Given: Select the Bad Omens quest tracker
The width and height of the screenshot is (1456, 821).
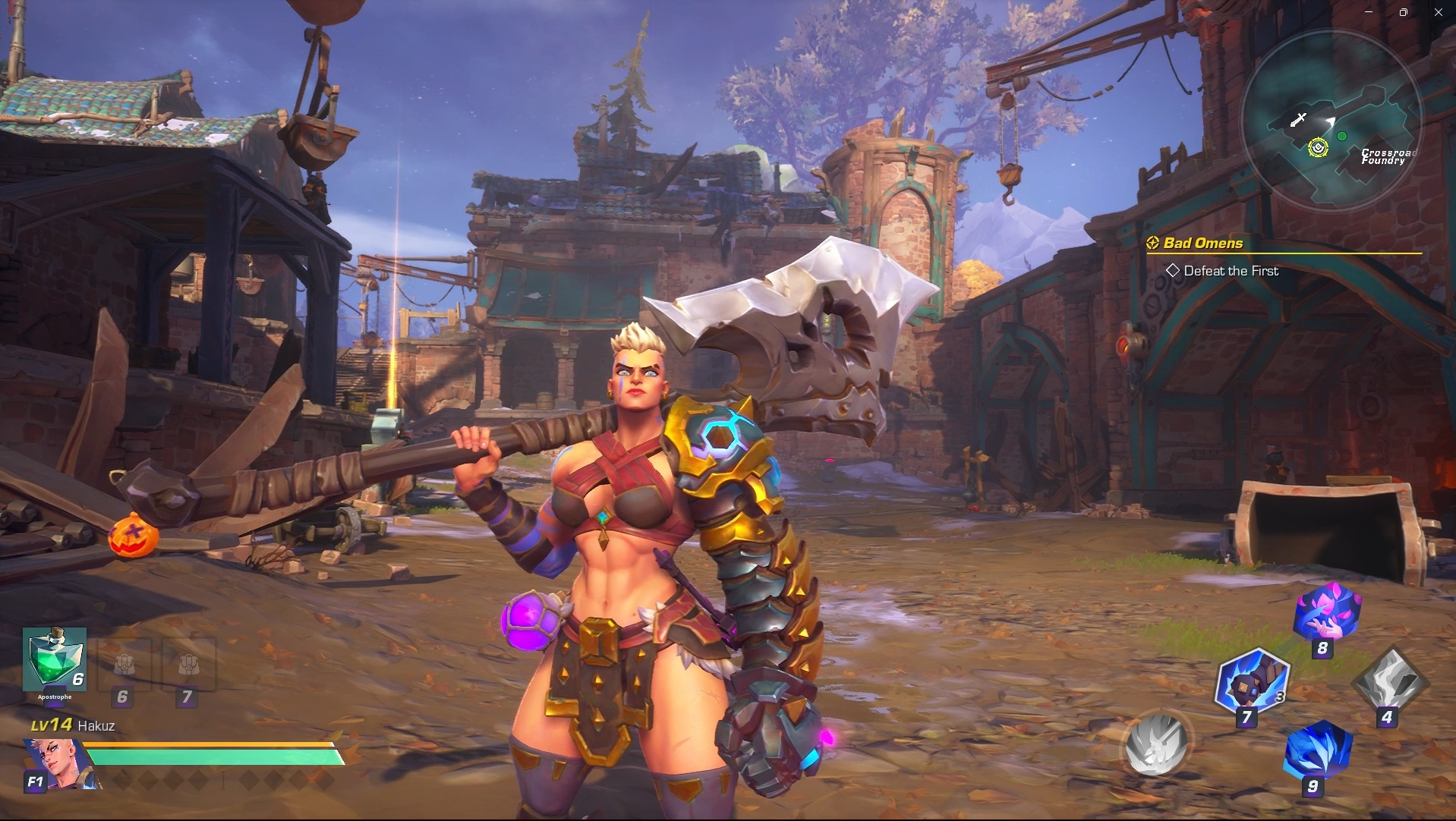Looking at the screenshot, I should [1202, 243].
